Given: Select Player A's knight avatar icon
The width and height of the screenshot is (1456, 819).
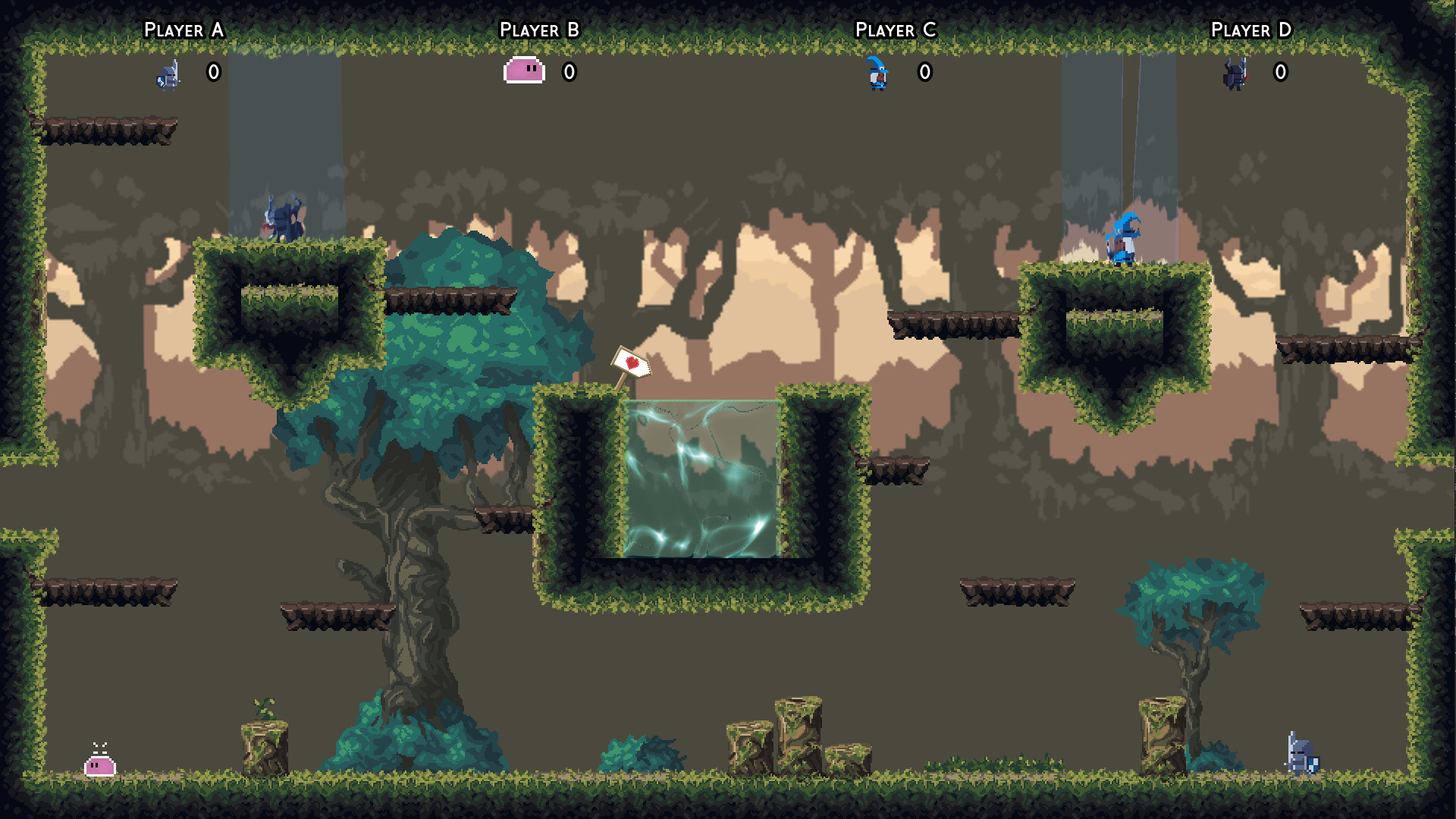Looking at the screenshot, I should [168, 74].
